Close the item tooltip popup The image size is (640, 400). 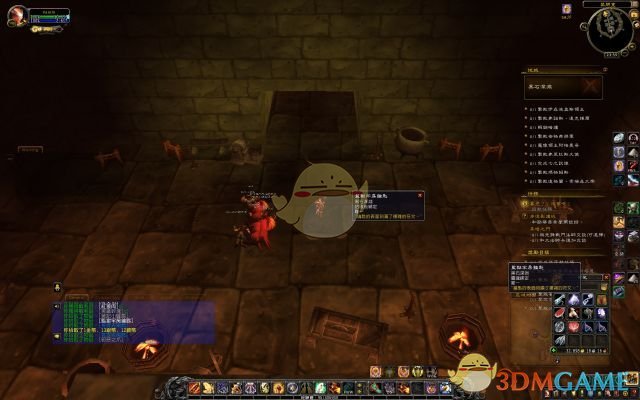pyautogui.click(x=420, y=194)
